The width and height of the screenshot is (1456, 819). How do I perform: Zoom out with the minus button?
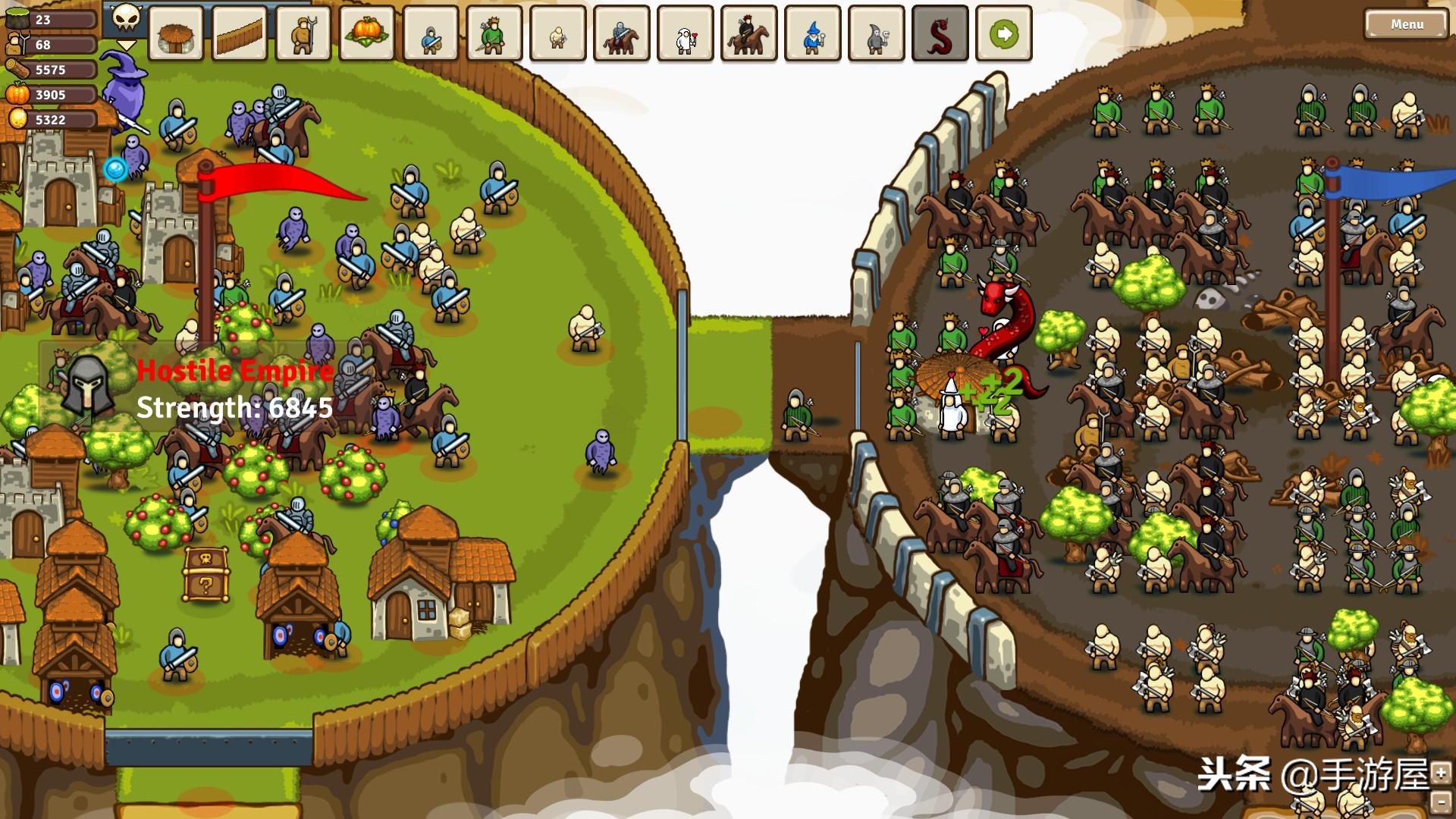pos(1441,802)
